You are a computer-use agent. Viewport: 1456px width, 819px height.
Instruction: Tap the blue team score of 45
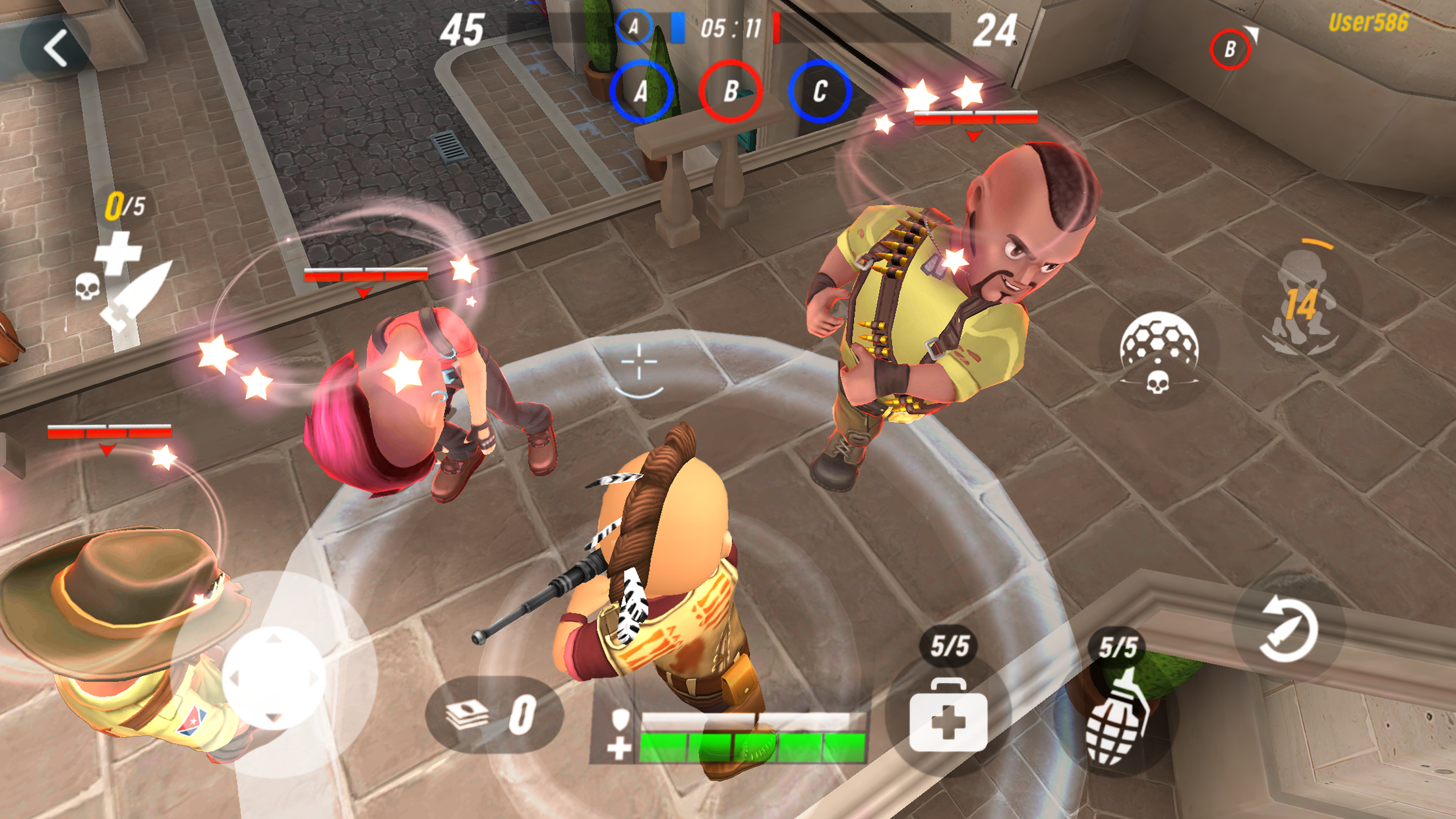(464, 30)
